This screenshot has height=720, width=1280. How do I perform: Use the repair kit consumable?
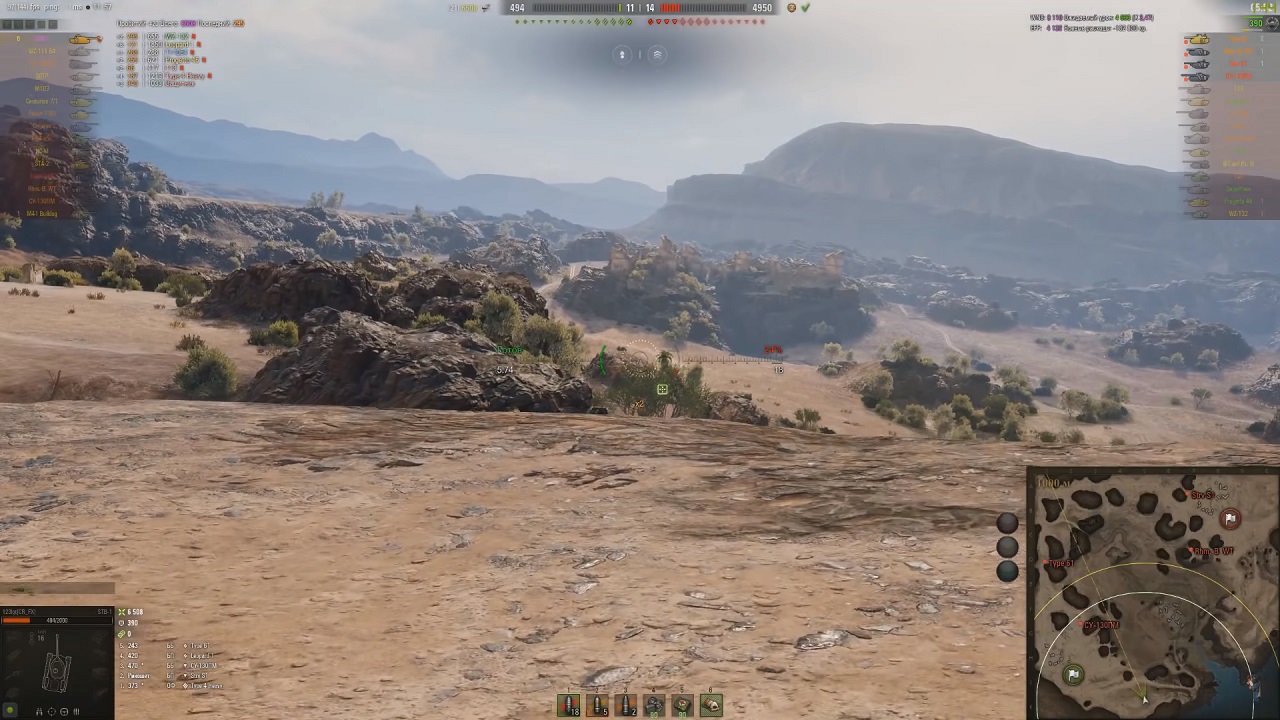click(654, 705)
